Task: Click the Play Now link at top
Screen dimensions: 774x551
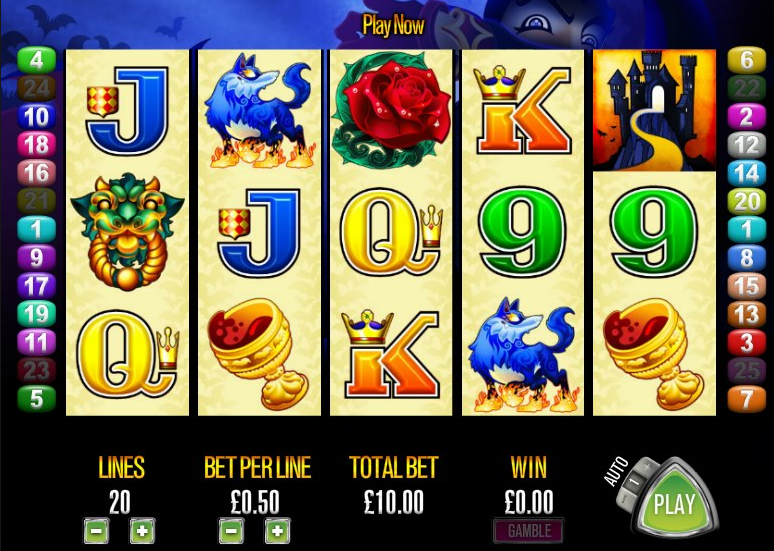Action: (x=393, y=25)
